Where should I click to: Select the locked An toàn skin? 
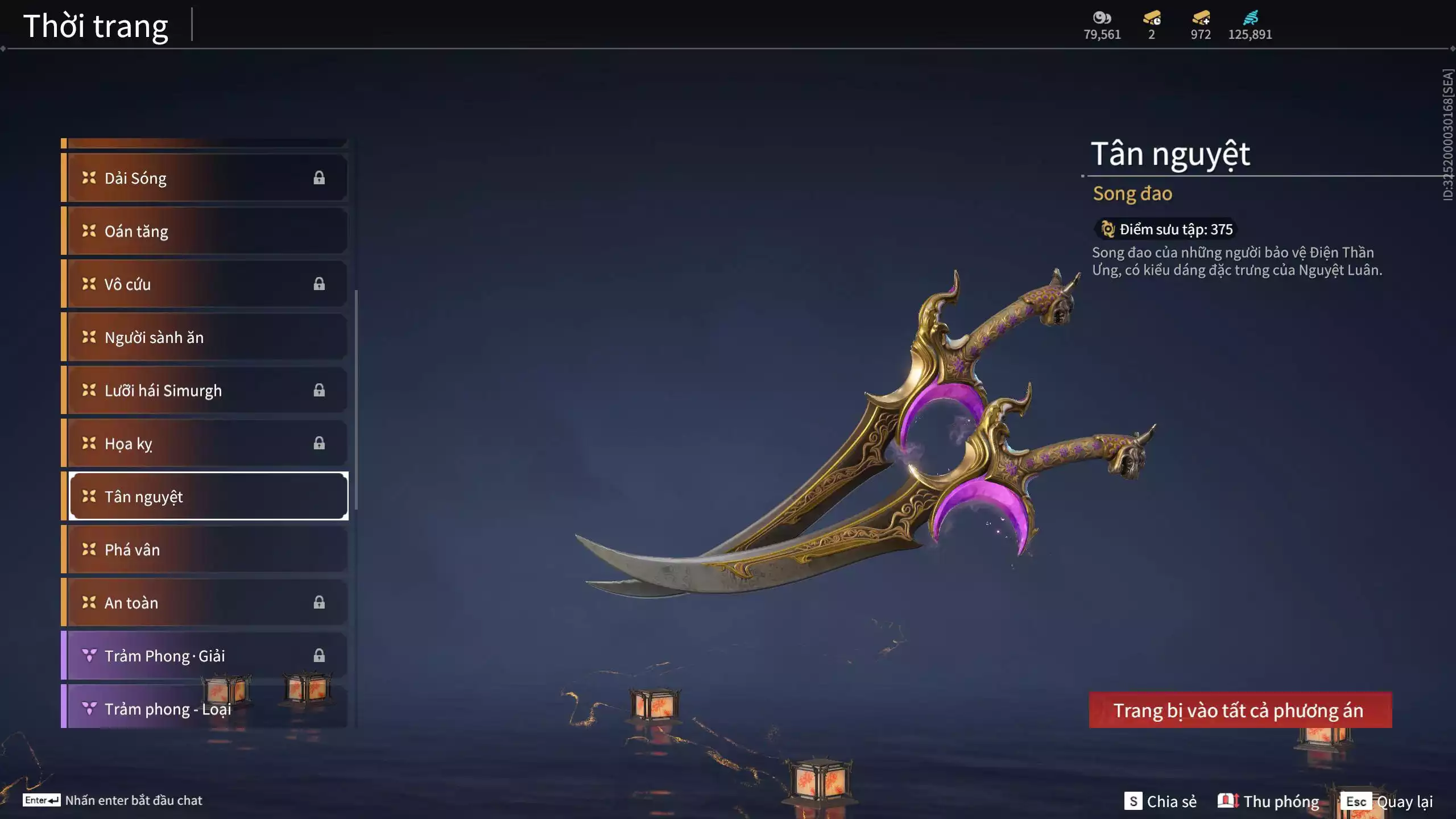point(205,602)
